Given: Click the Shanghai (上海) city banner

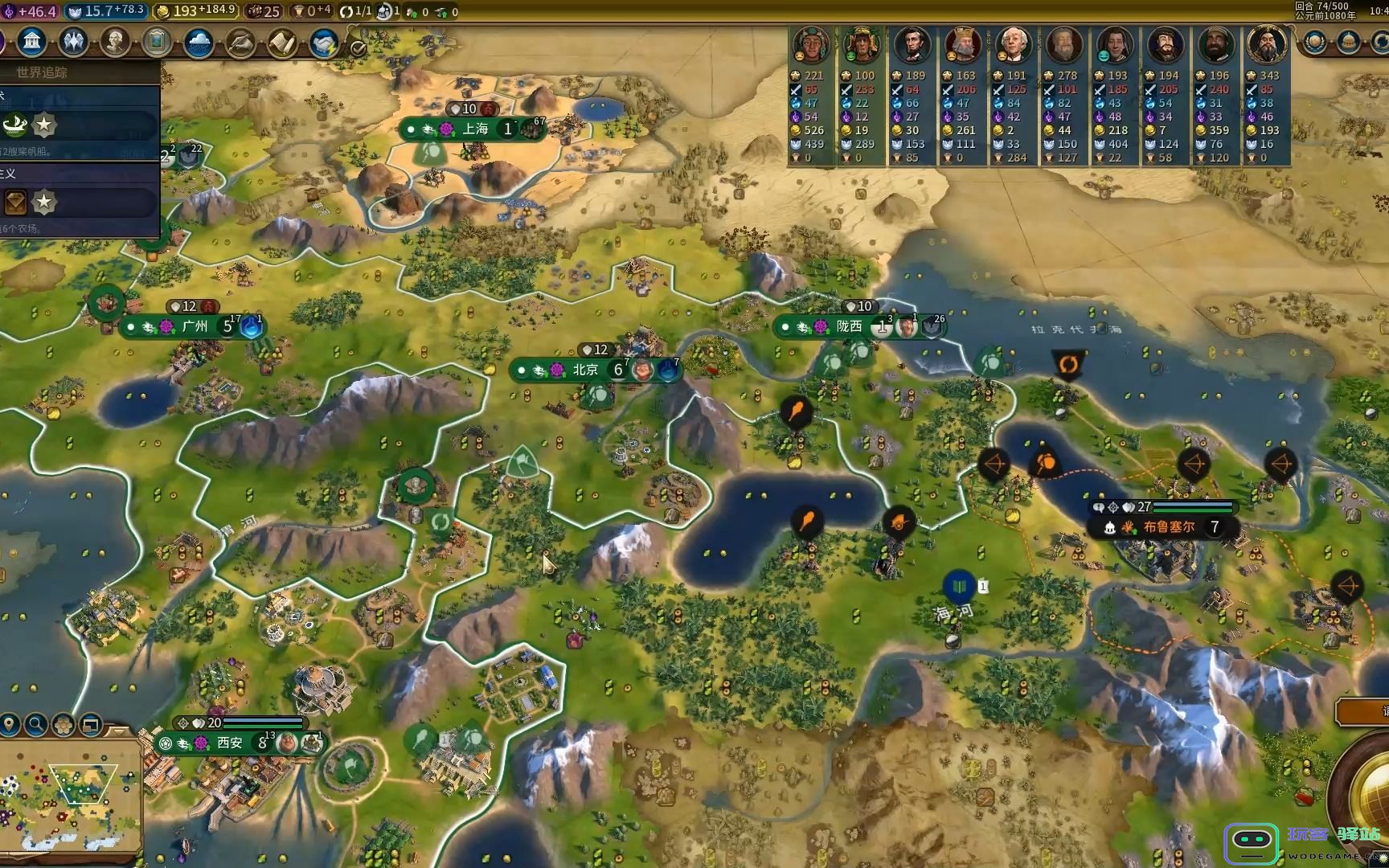Looking at the screenshot, I should click(x=475, y=129).
